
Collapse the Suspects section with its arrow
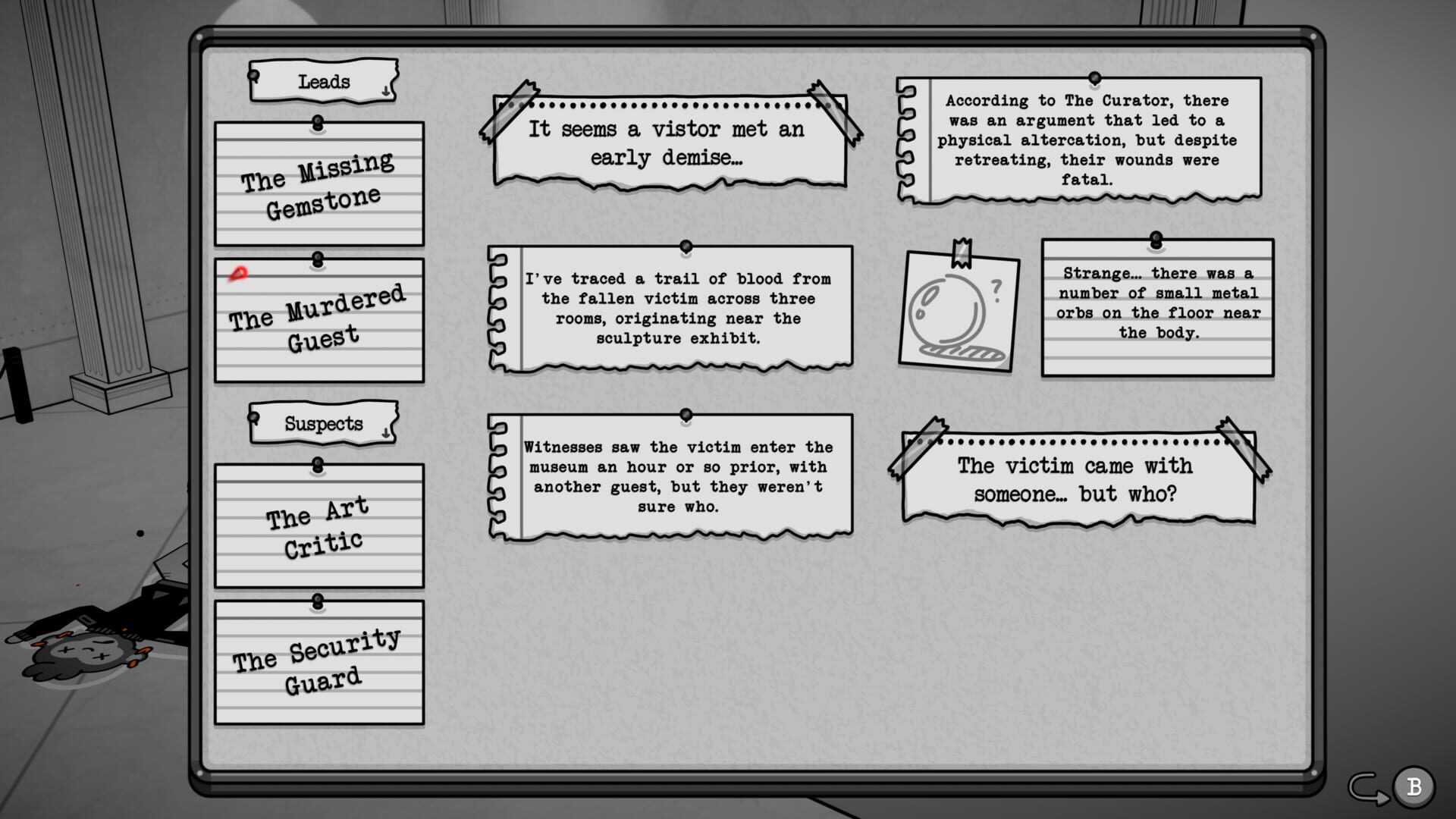point(387,434)
